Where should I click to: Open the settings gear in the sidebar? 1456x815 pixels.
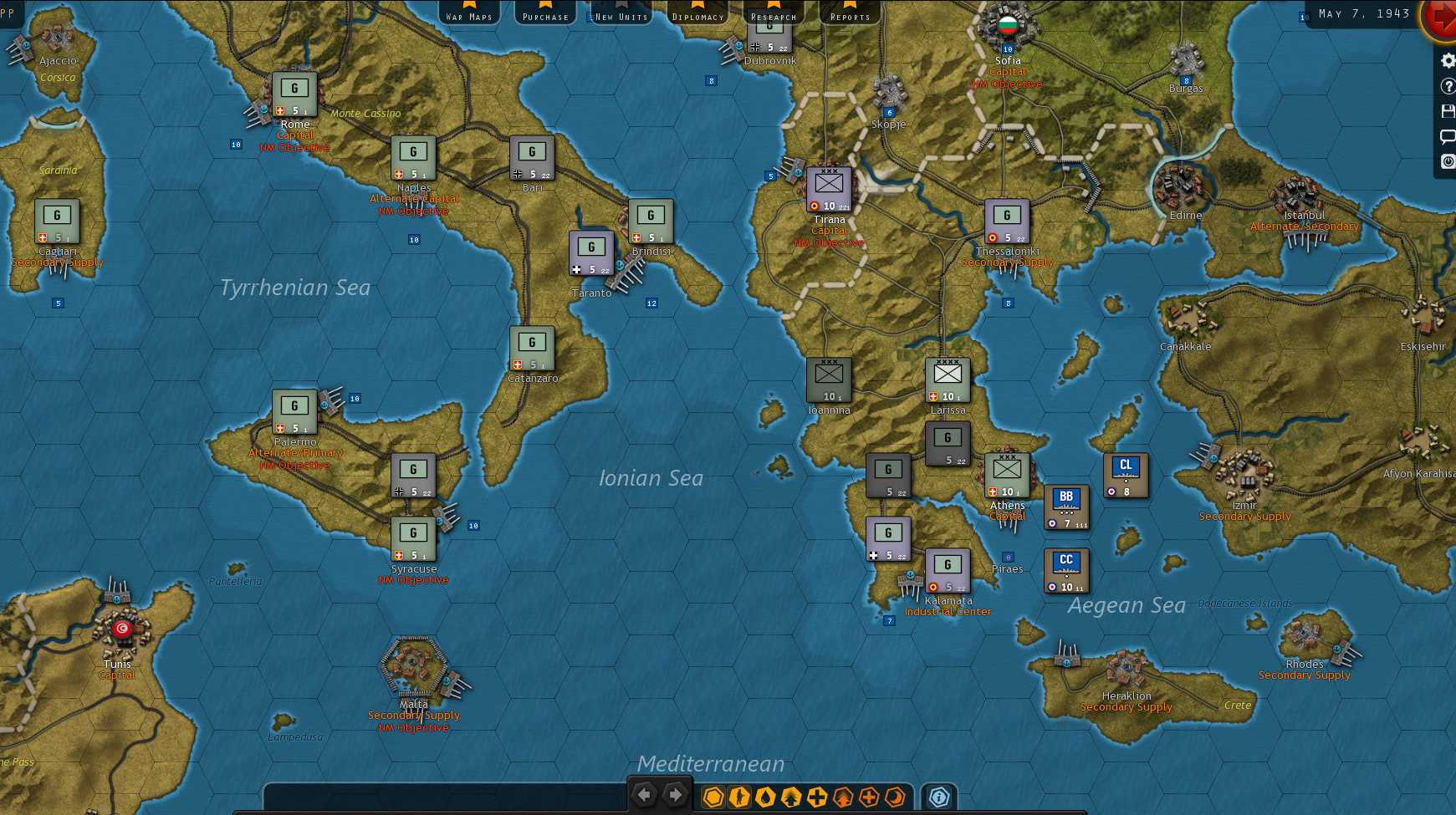click(1448, 60)
